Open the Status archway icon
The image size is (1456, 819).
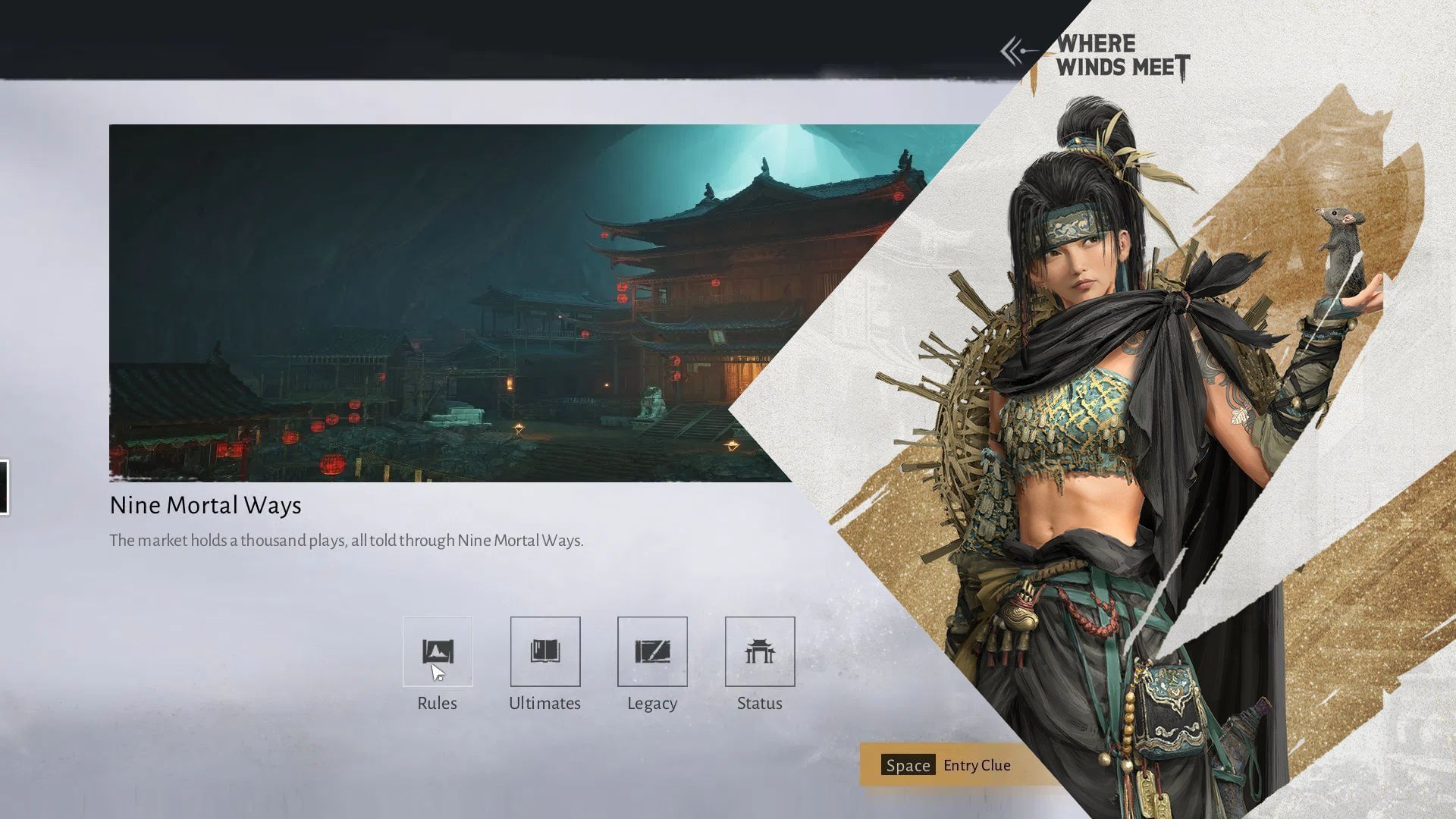760,651
